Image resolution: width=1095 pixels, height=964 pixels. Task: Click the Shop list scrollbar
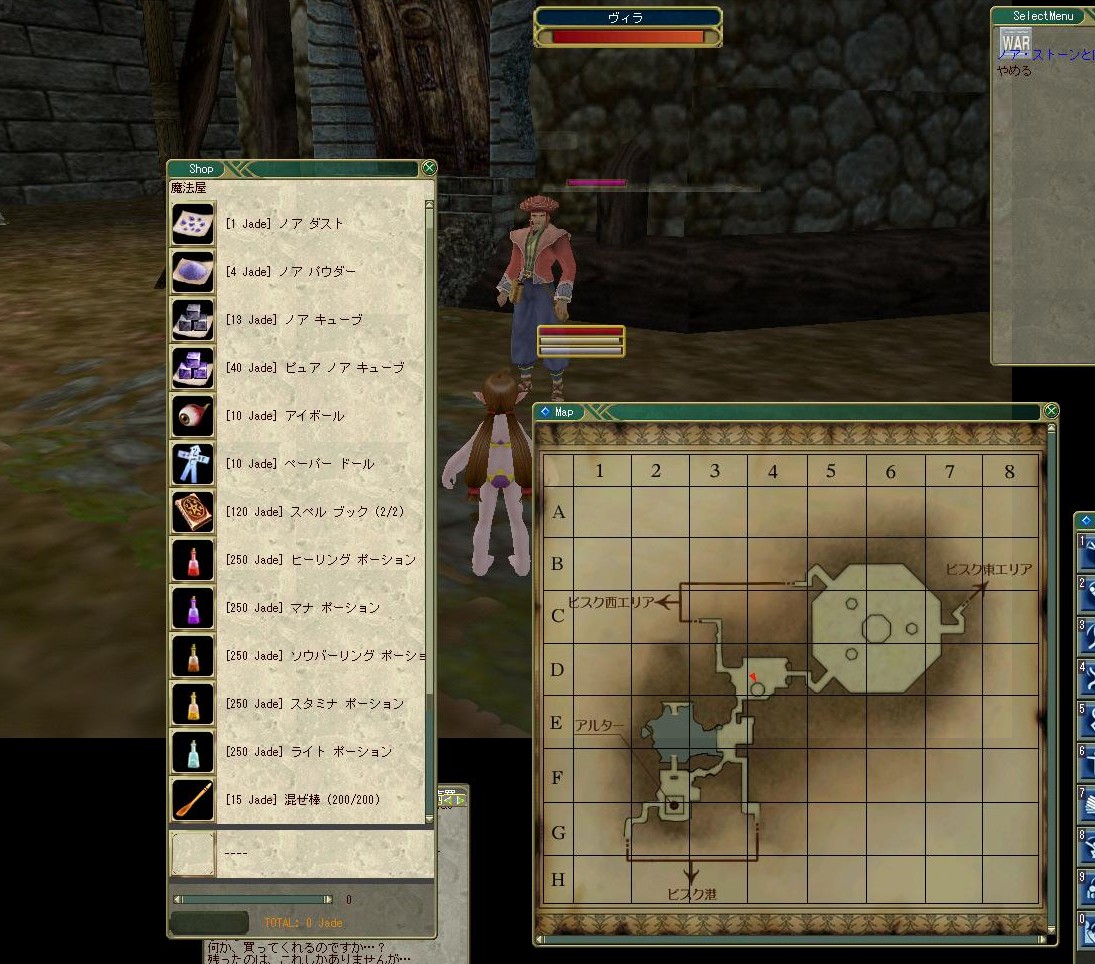[x=430, y=450]
